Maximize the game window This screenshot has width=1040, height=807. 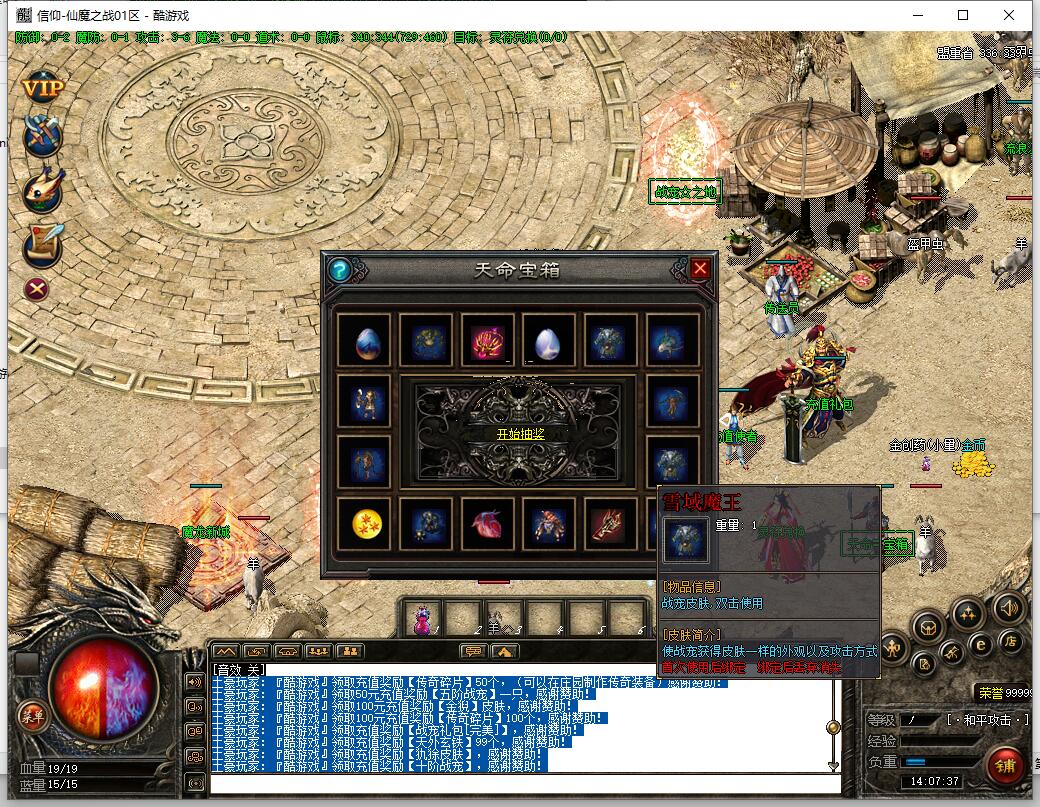point(963,15)
